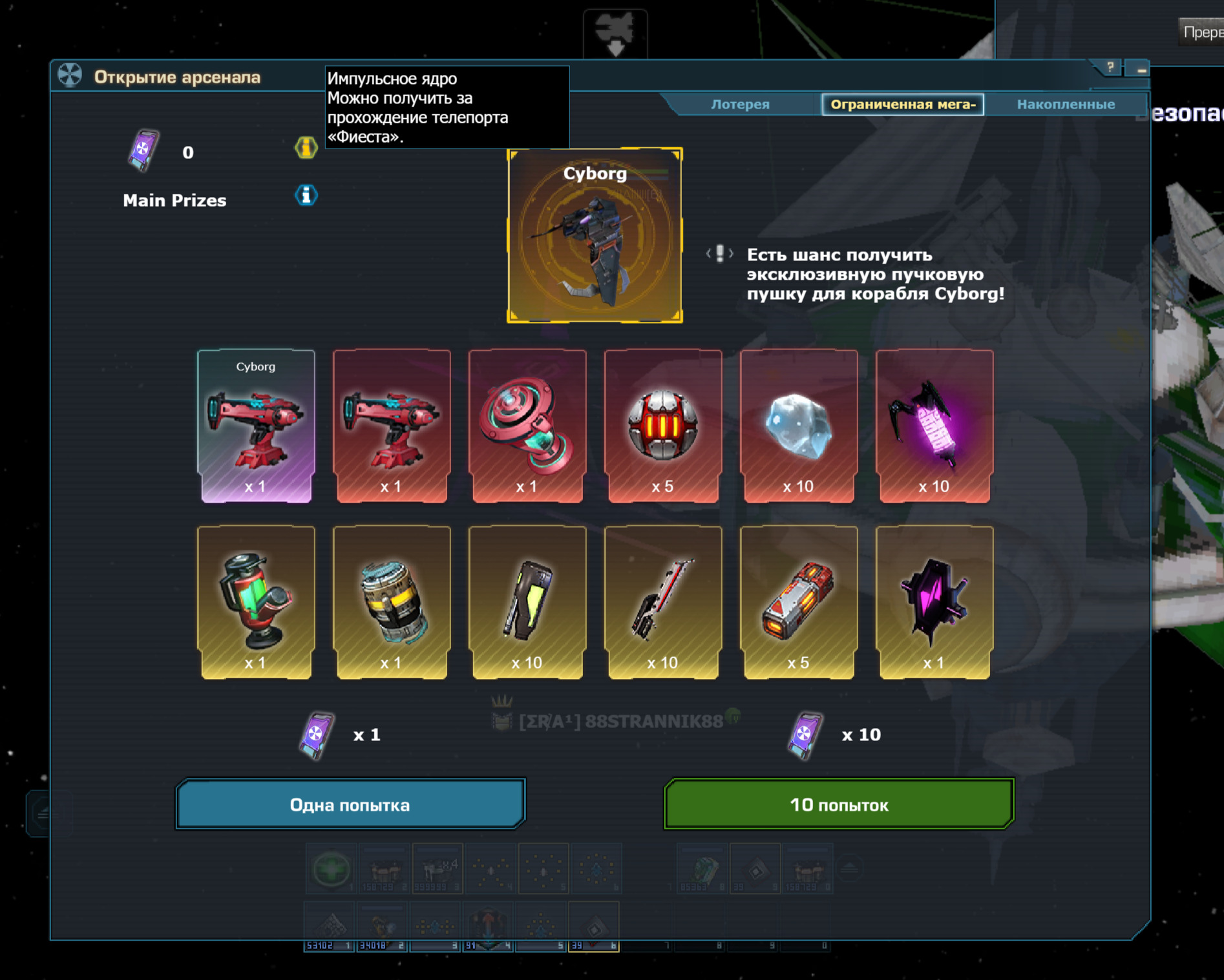Open the Ограниченная мега- tab
The image size is (1224, 980).
tap(902, 104)
